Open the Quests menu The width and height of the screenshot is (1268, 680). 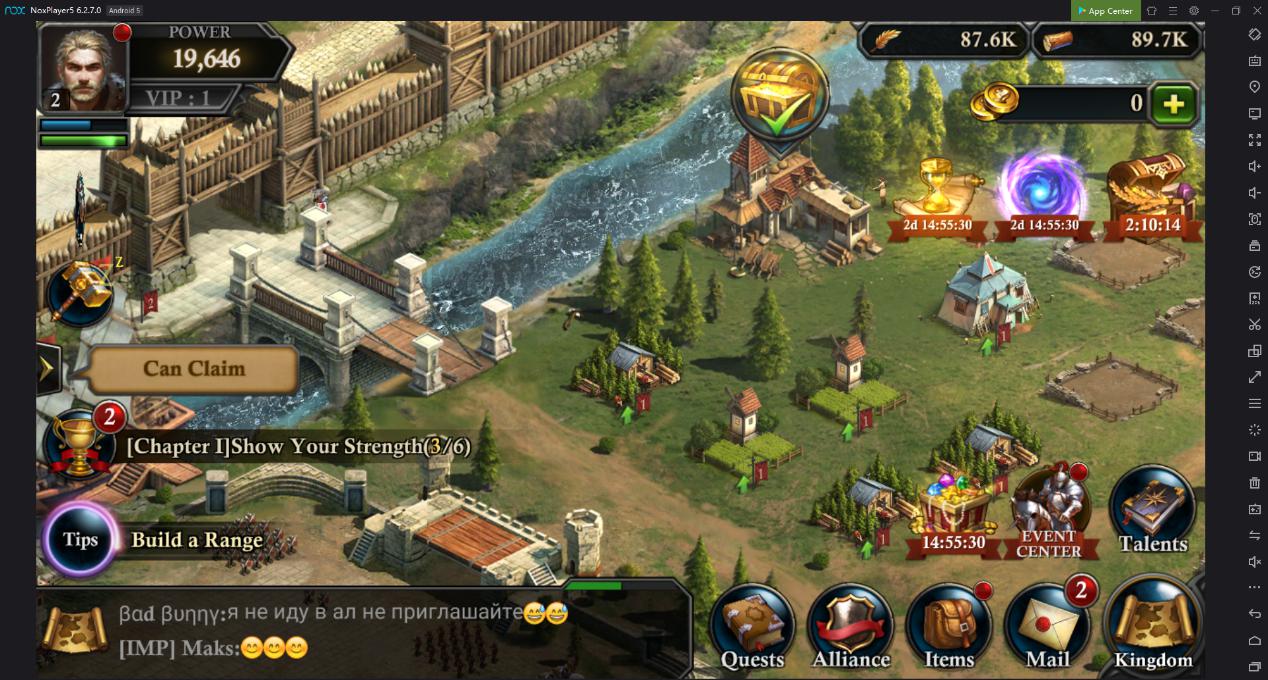click(752, 627)
